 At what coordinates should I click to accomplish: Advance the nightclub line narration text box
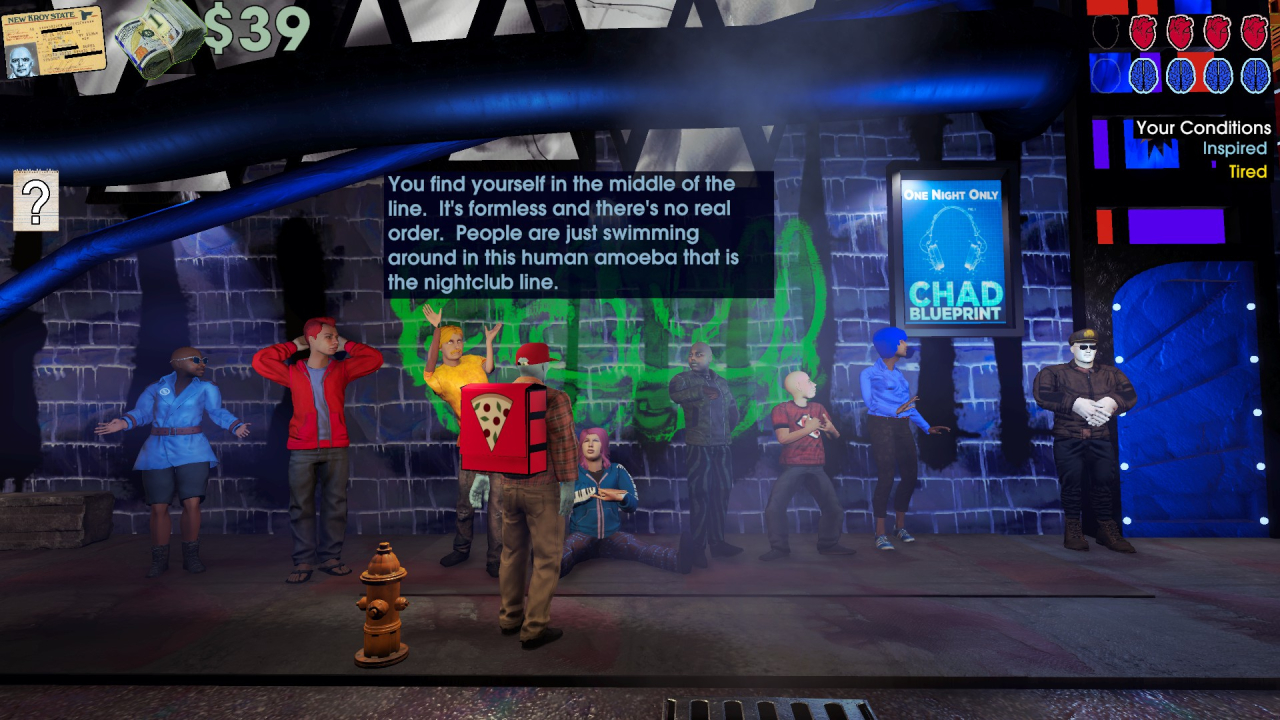578,234
